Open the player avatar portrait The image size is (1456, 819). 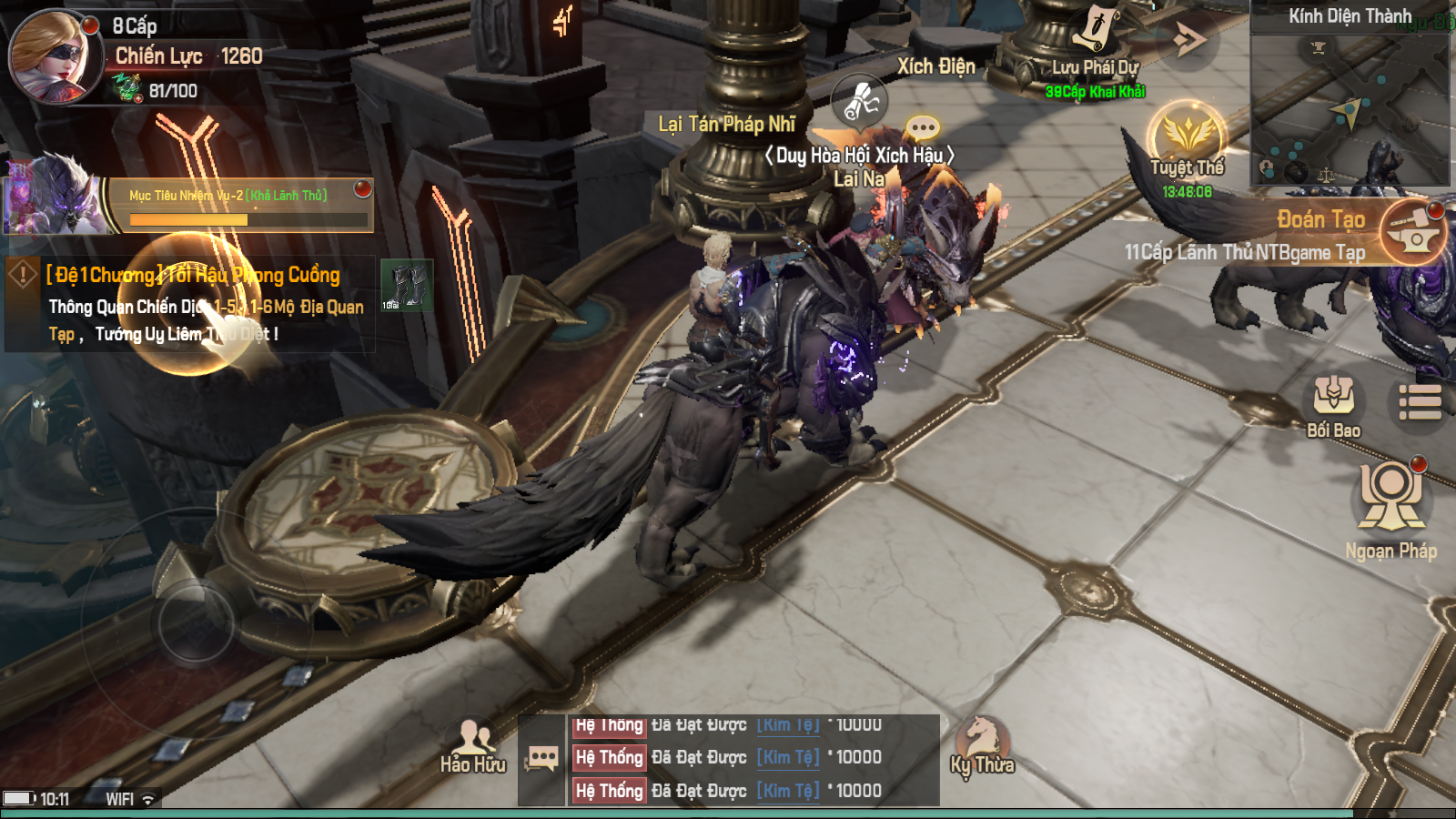(53, 55)
